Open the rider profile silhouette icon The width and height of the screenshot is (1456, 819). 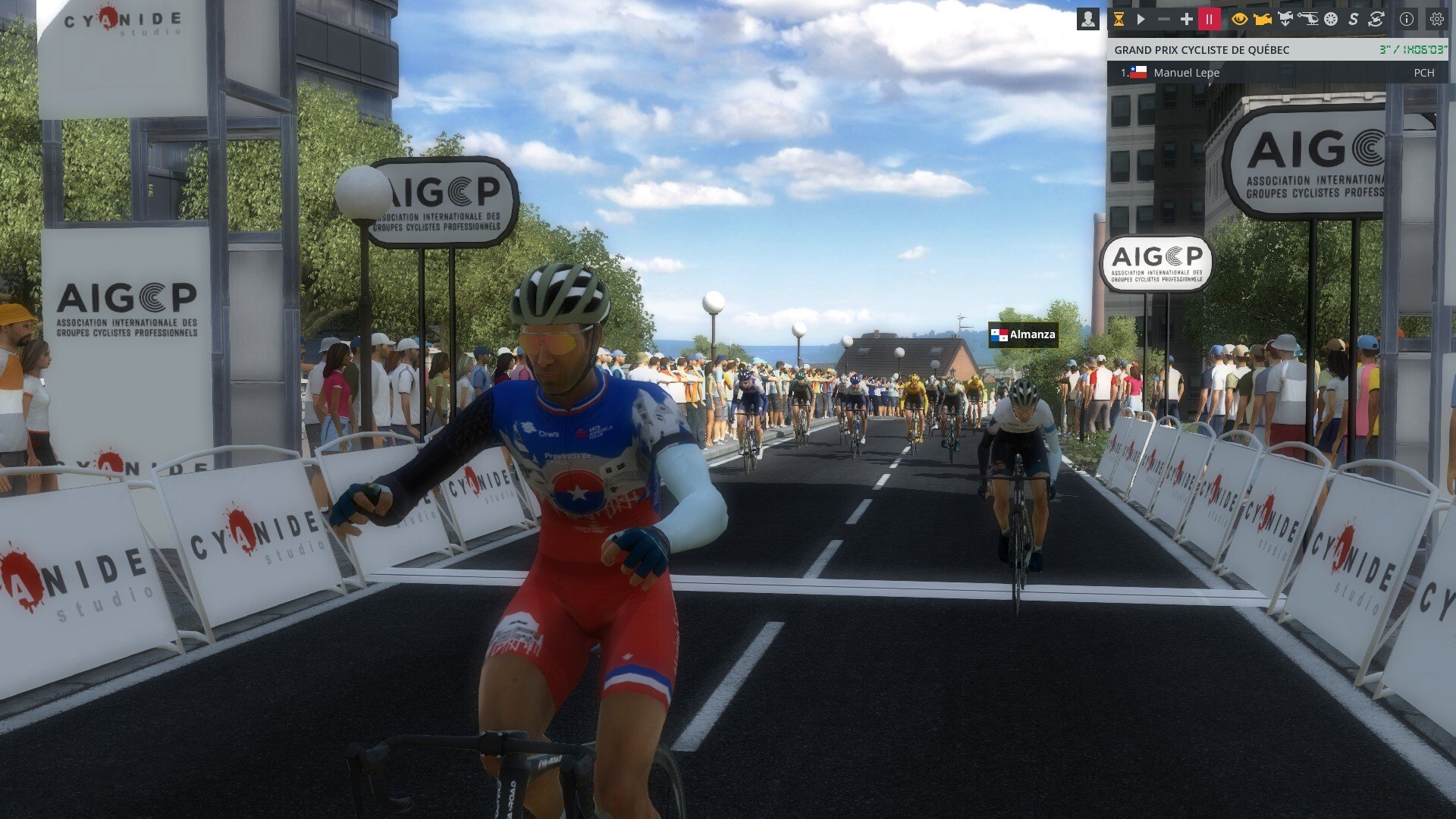(1087, 20)
